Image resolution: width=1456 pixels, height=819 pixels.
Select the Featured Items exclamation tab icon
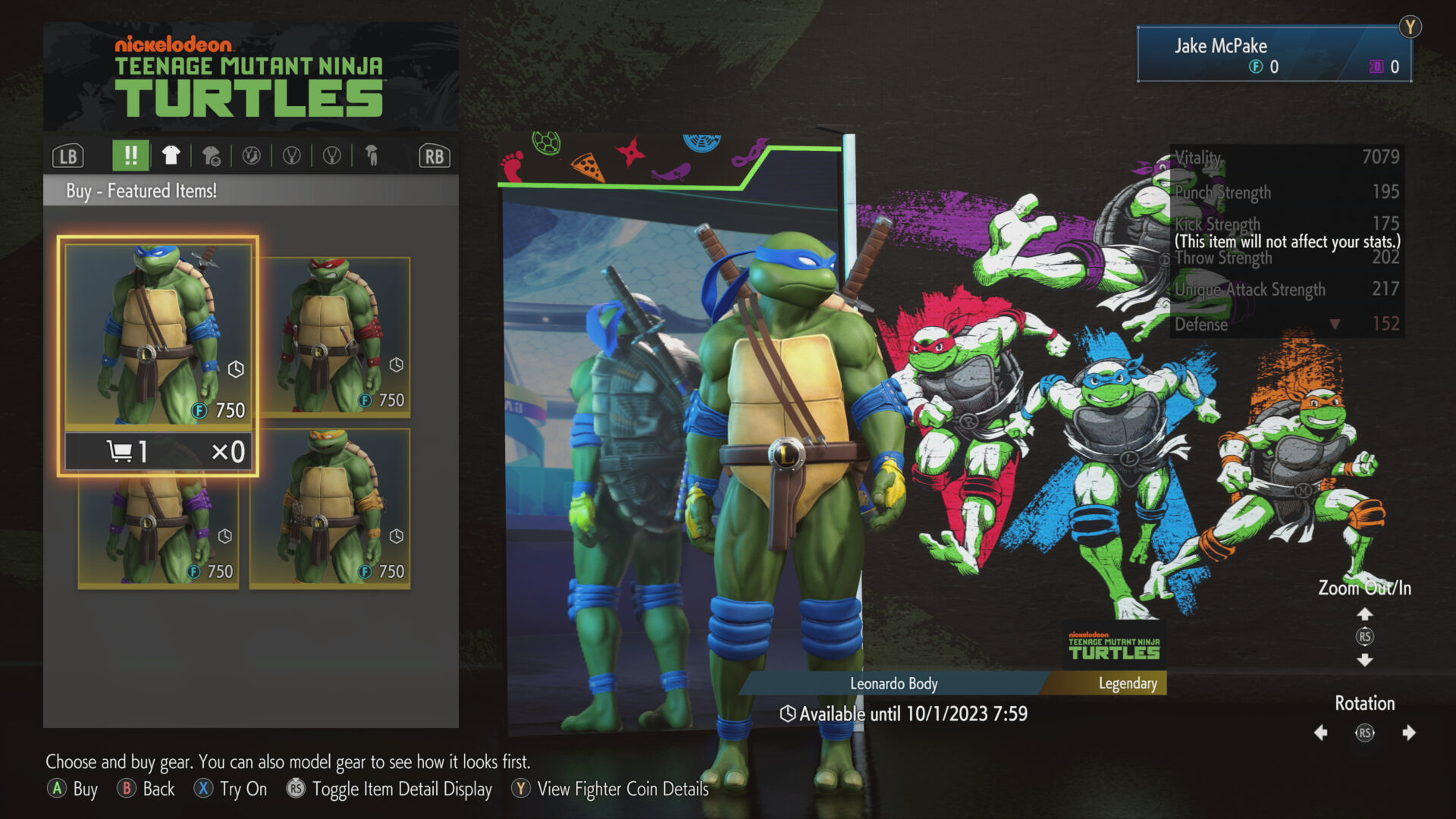tap(130, 155)
